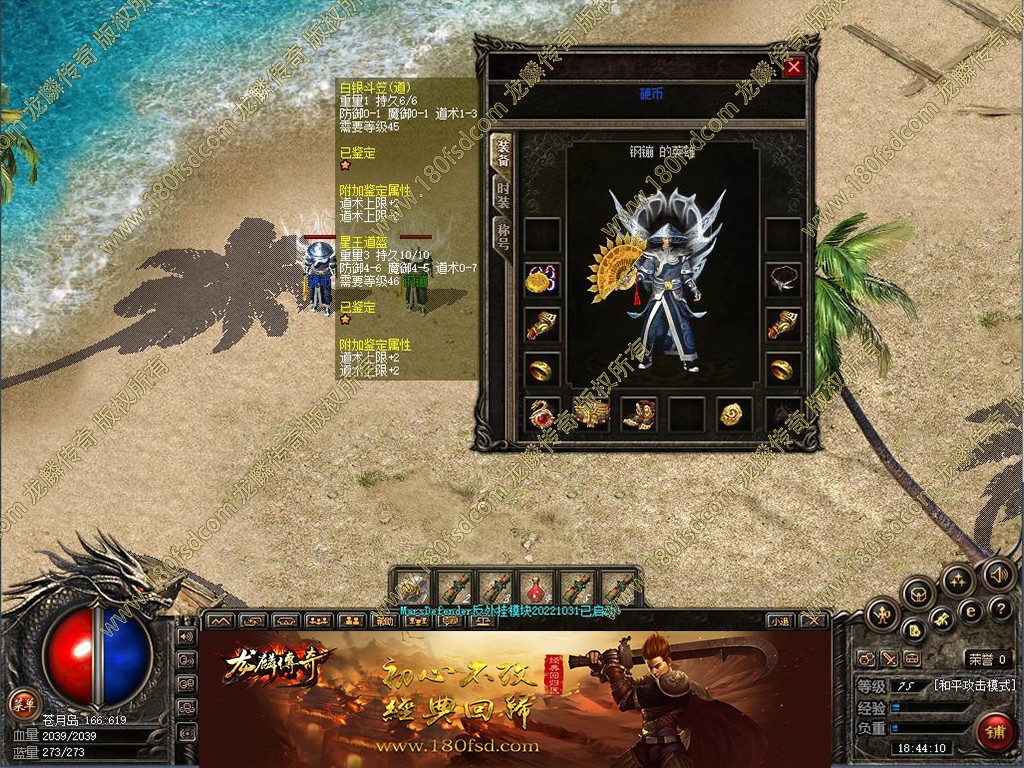Open the 称号 title tab
1024x768 pixels.
coord(502,238)
